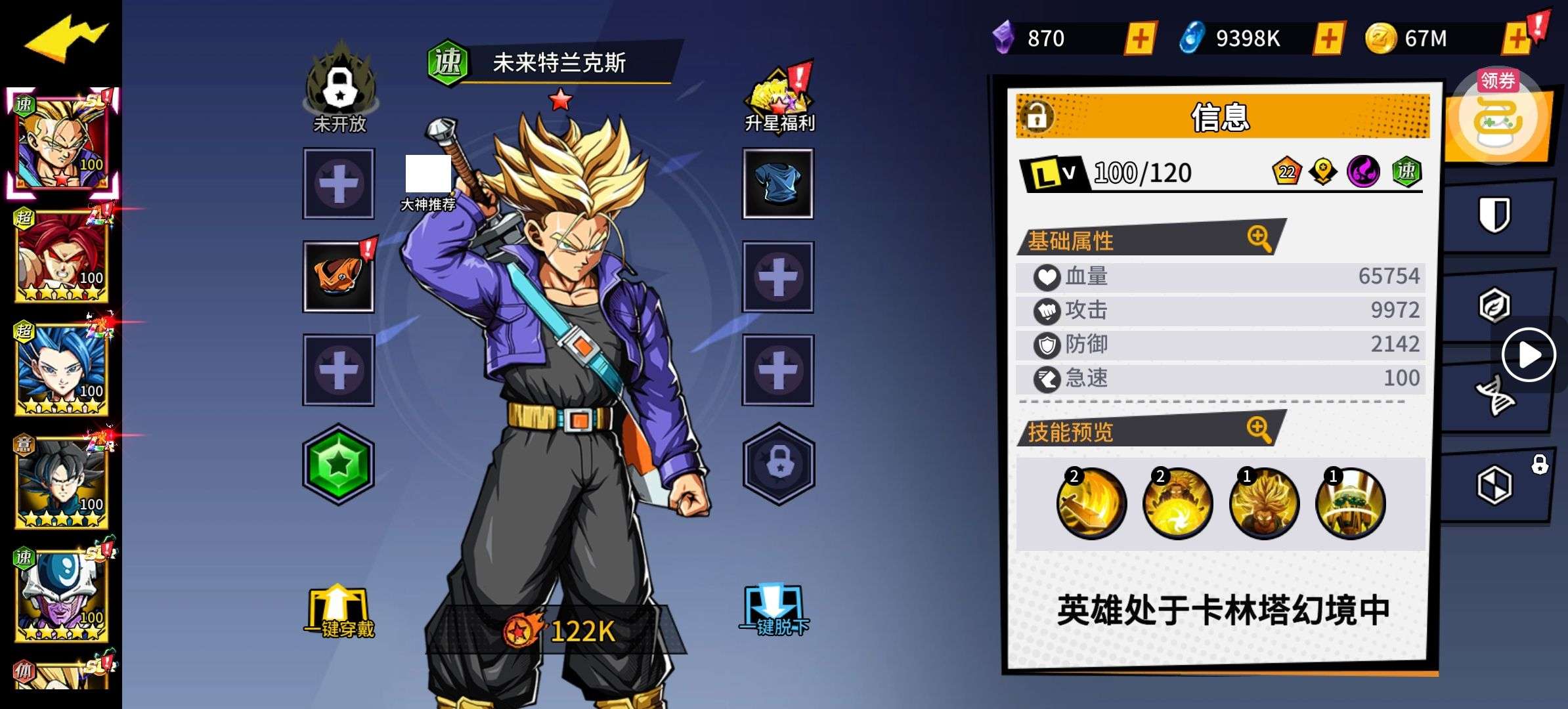Add more gold Z coins

pos(1517,39)
